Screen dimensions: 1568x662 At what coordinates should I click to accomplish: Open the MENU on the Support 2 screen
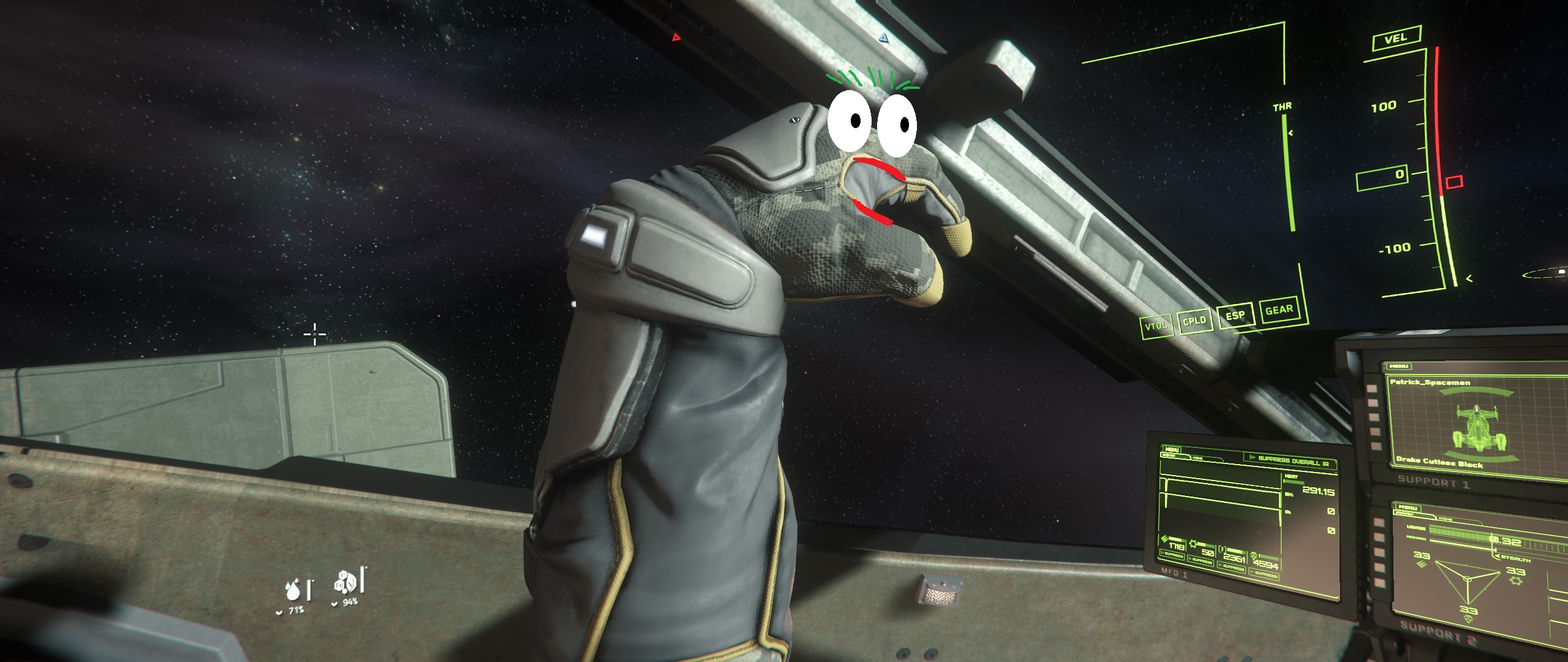click(x=1407, y=508)
